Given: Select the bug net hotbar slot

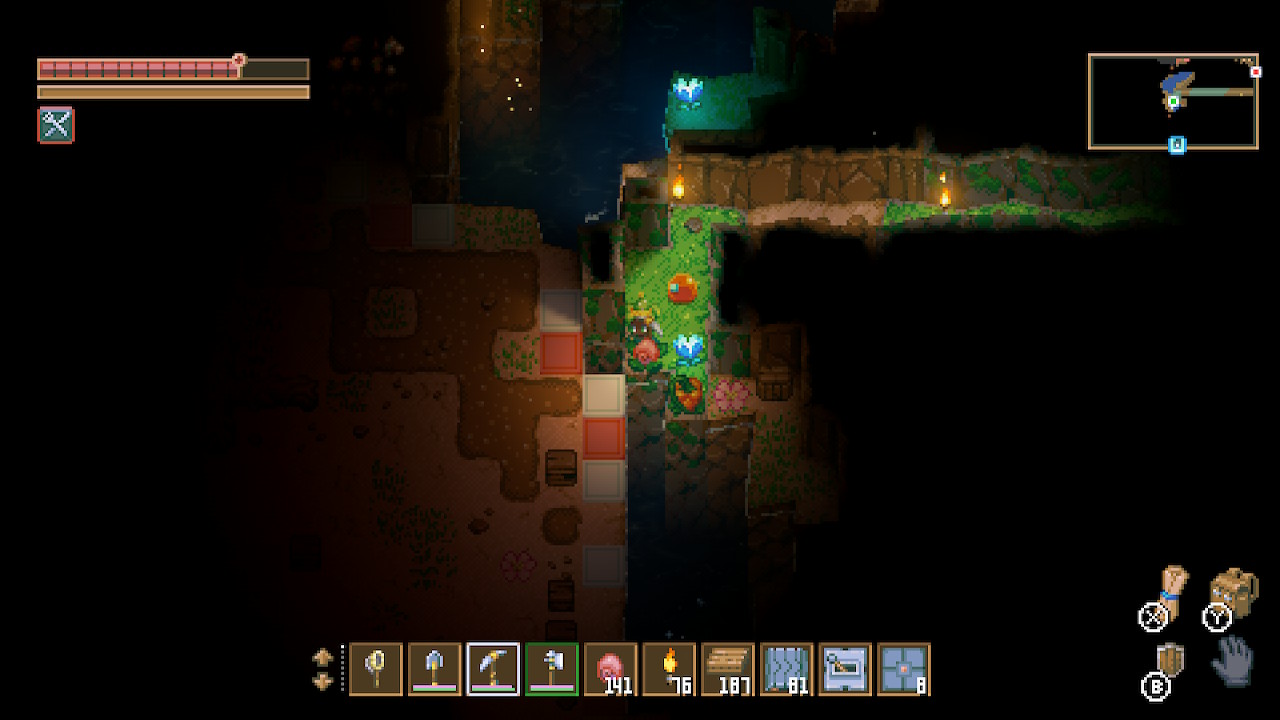Looking at the screenshot, I should [x=376, y=668].
